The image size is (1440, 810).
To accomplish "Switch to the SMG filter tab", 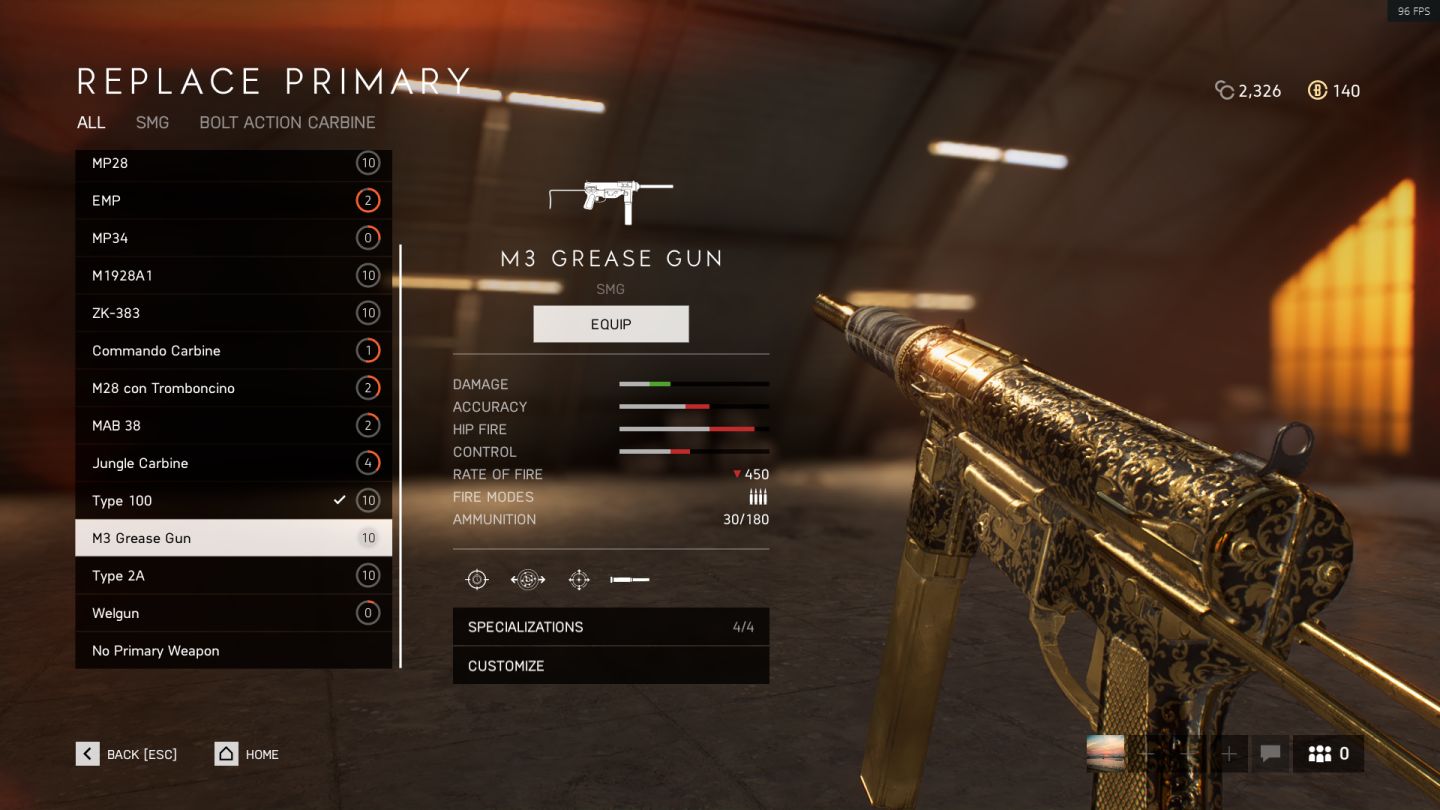I will [x=152, y=122].
